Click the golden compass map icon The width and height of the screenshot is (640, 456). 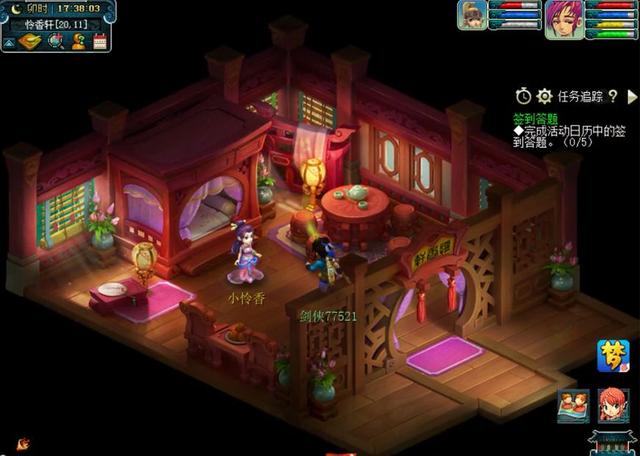31,41
